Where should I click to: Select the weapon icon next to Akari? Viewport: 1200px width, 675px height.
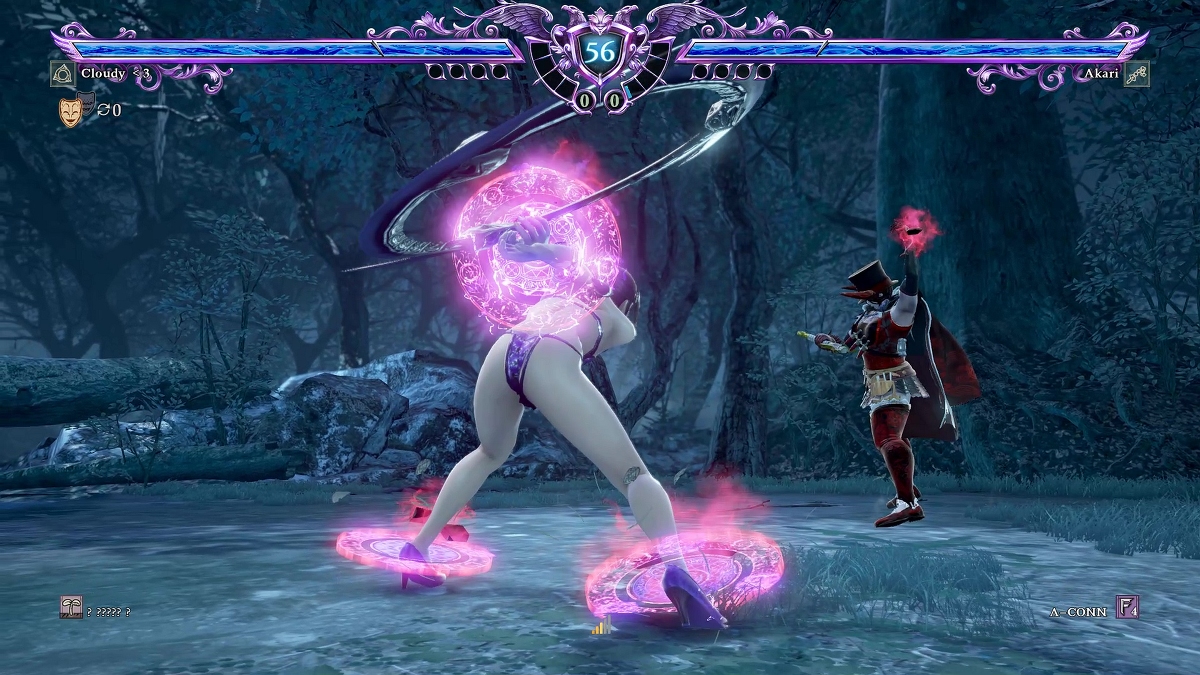click(1136, 74)
